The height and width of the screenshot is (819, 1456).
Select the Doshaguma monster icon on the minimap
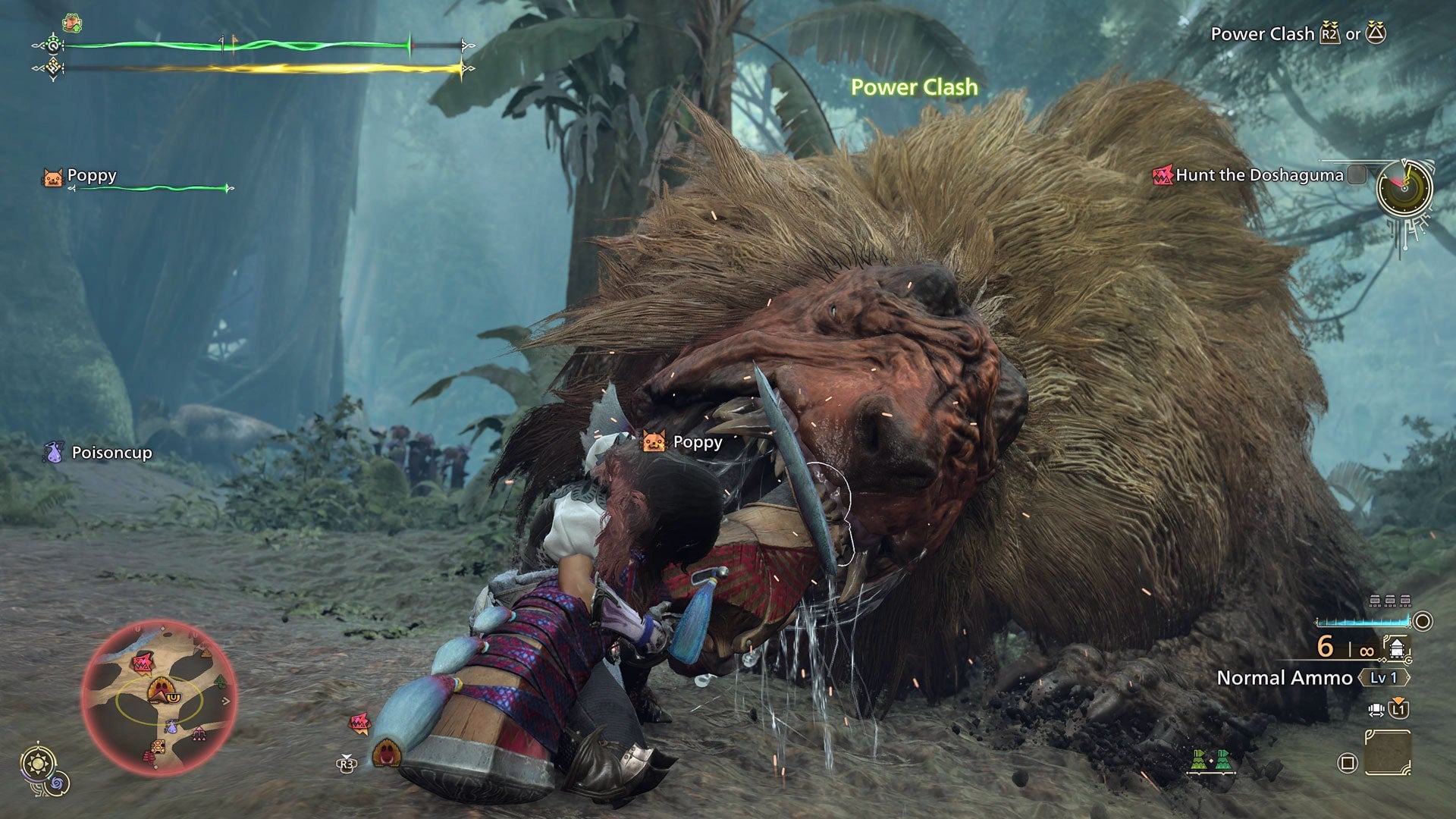[142, 663]
